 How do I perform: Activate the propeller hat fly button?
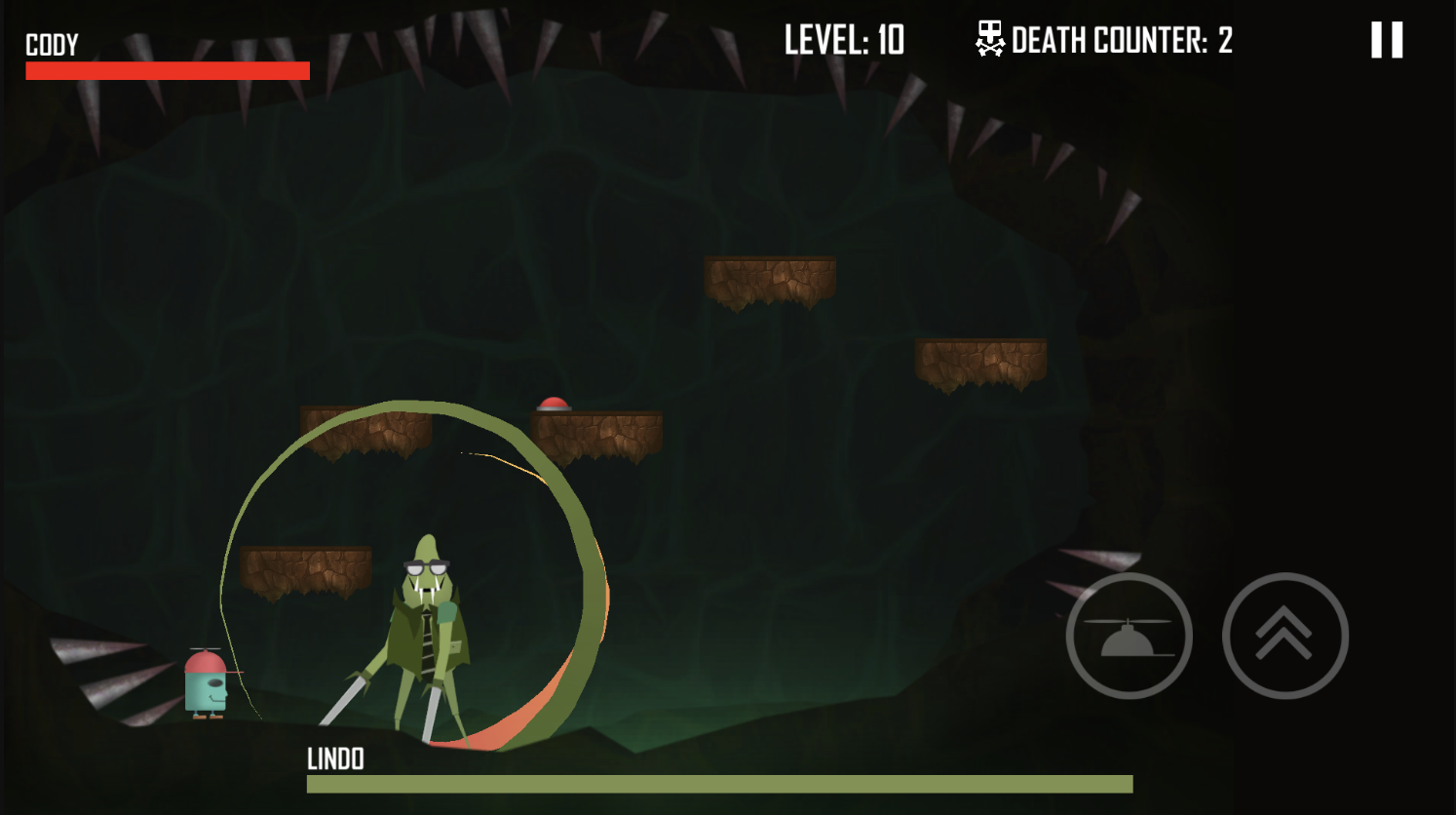(x=1129, y=636)
